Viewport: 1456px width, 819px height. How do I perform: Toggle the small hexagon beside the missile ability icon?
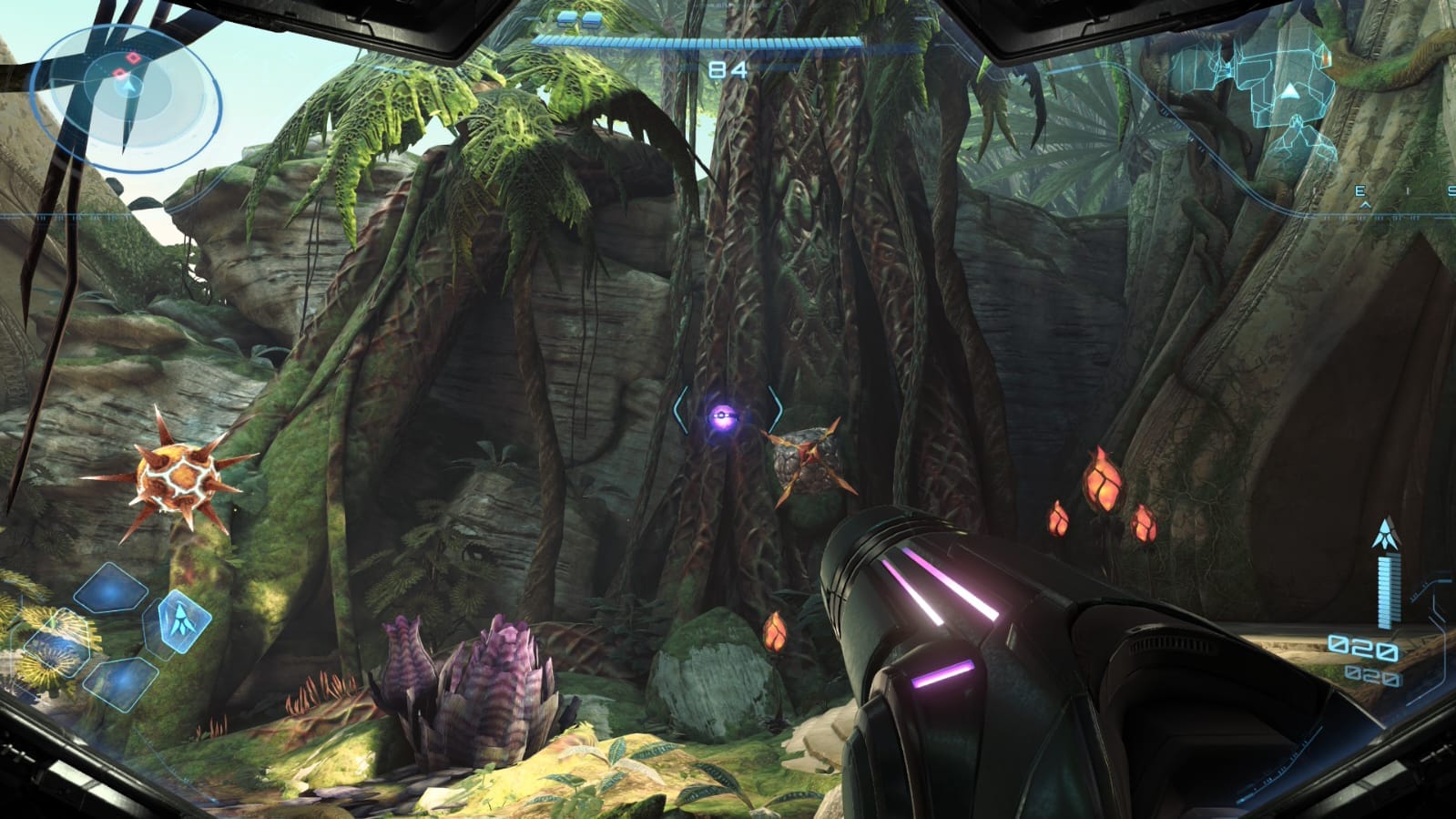pyautogui.click(x=154, y=628)
